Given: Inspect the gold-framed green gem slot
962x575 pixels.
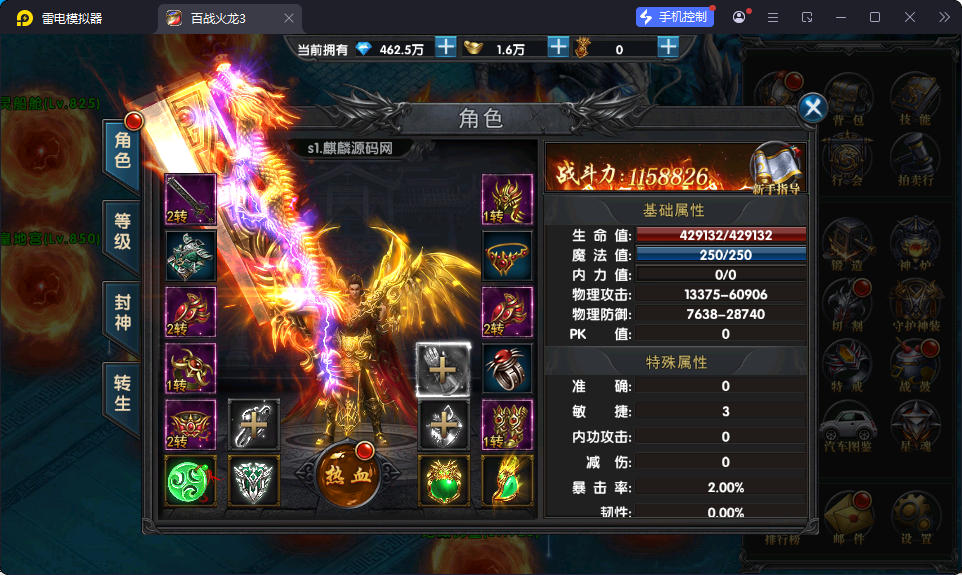Looking at the screenshot, I should [443, 480].
